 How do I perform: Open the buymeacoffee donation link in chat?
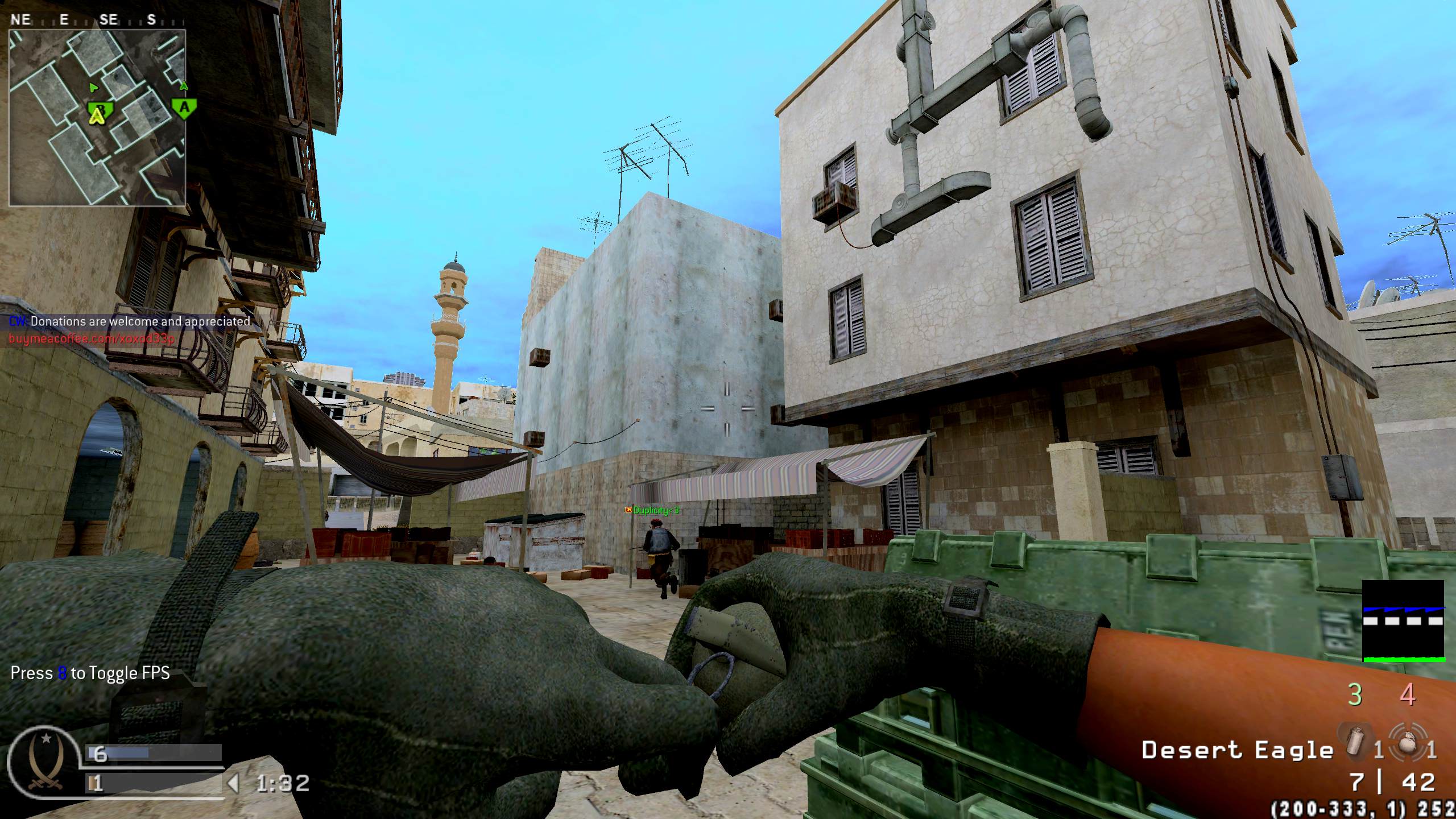(x=92, y=339)
